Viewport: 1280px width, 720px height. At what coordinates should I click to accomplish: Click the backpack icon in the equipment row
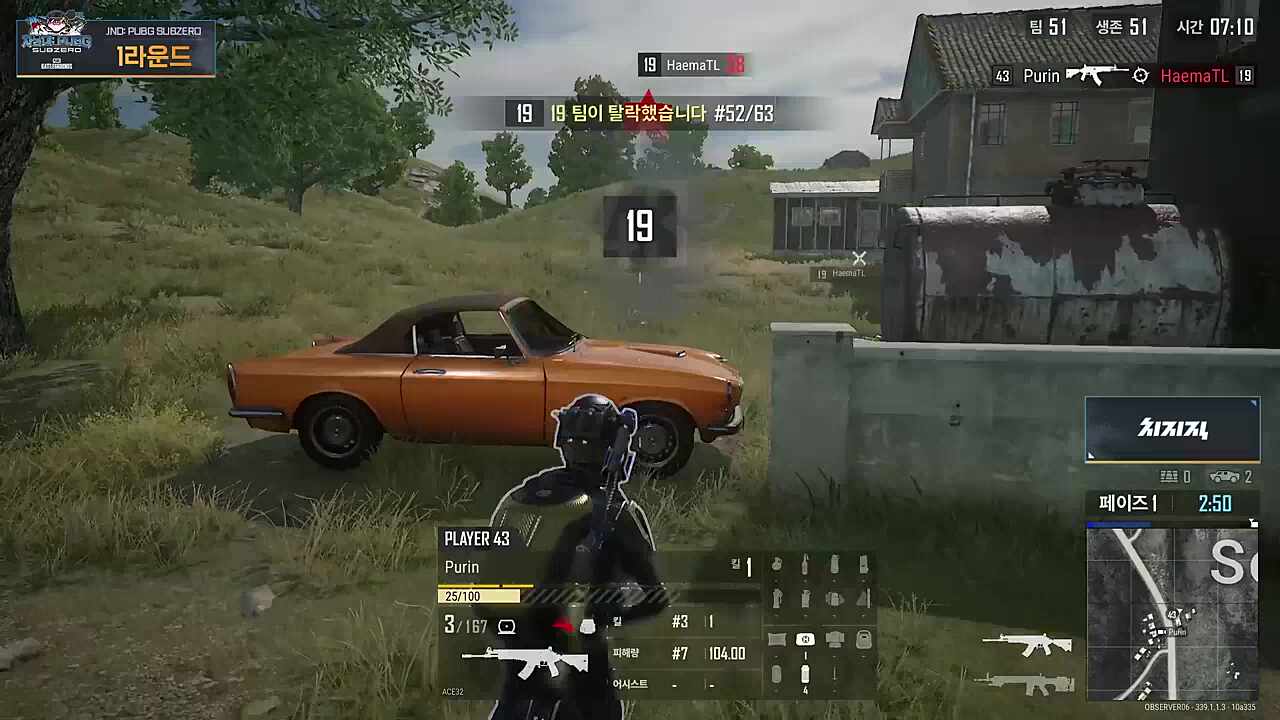coord(863,639)
